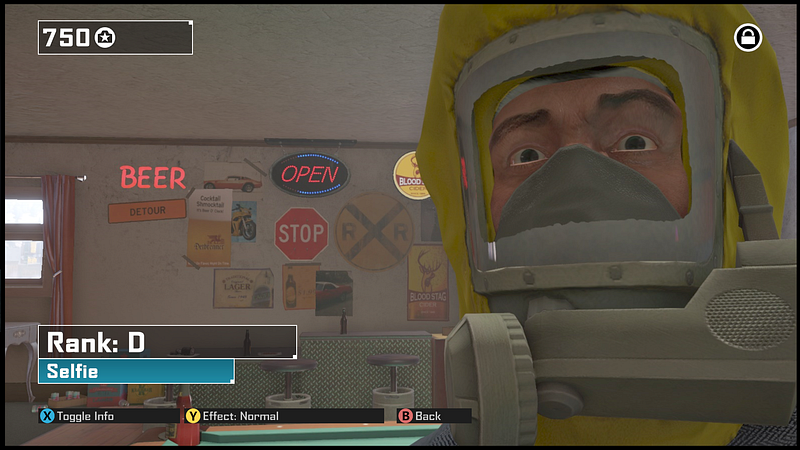Screen dimensions: 800x450
Task: Select the Selfie photo category label
Action: tap(136, 371)
